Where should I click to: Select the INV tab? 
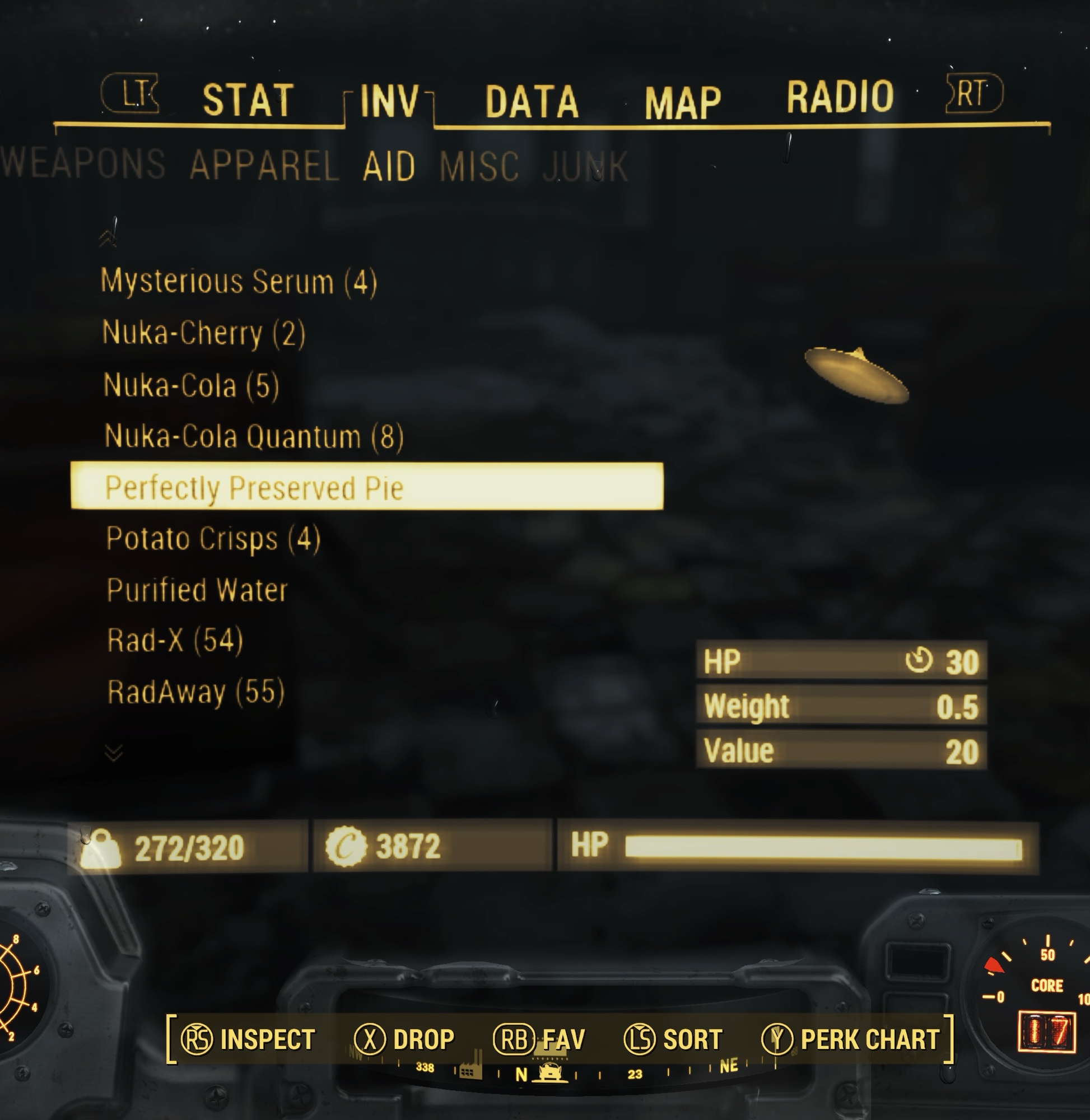coord(390,101)
